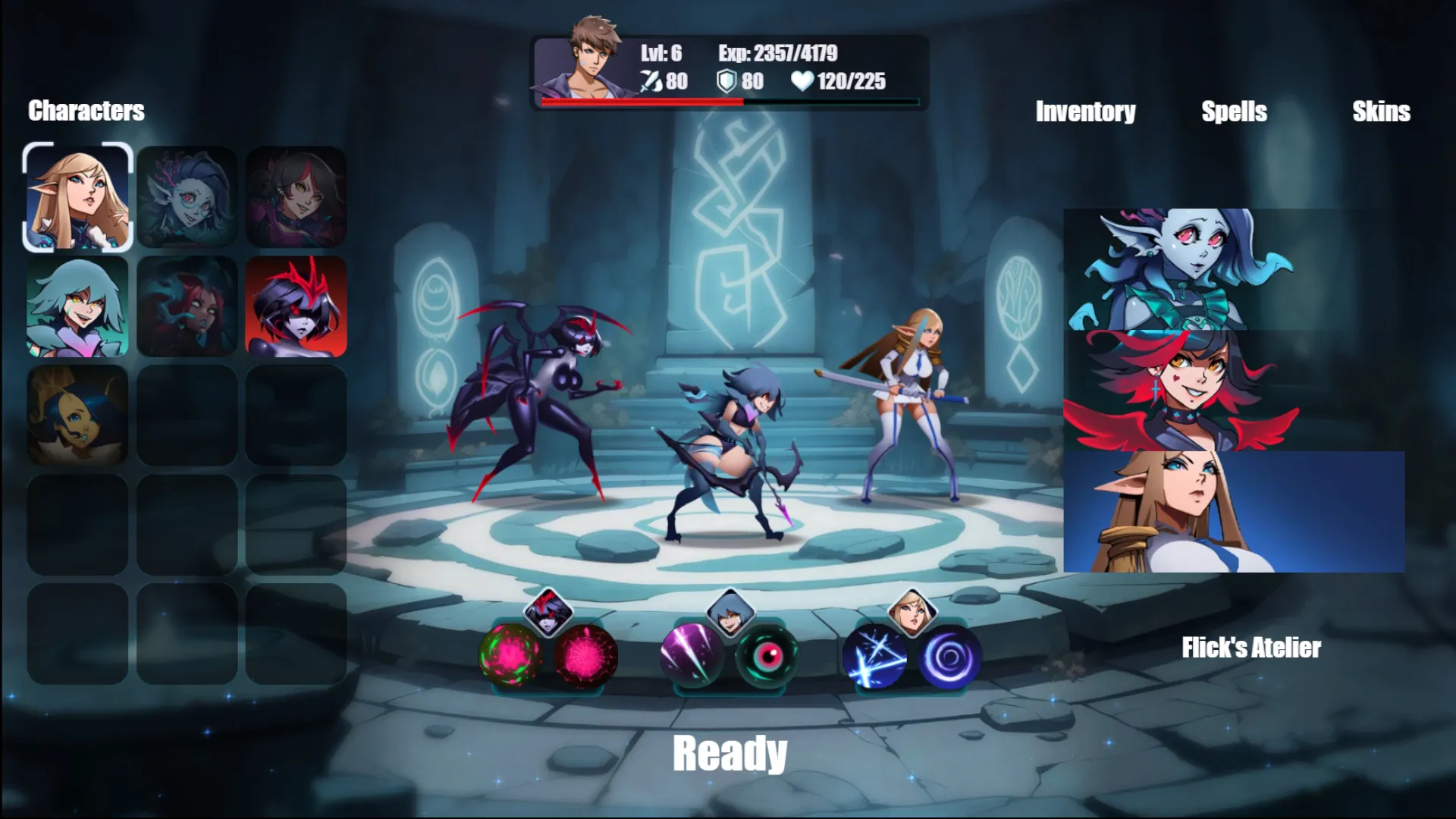Viewport: 1456px width, 819px height.
Task: Select the blonde elf character portrait
Action: click(78, 197)
